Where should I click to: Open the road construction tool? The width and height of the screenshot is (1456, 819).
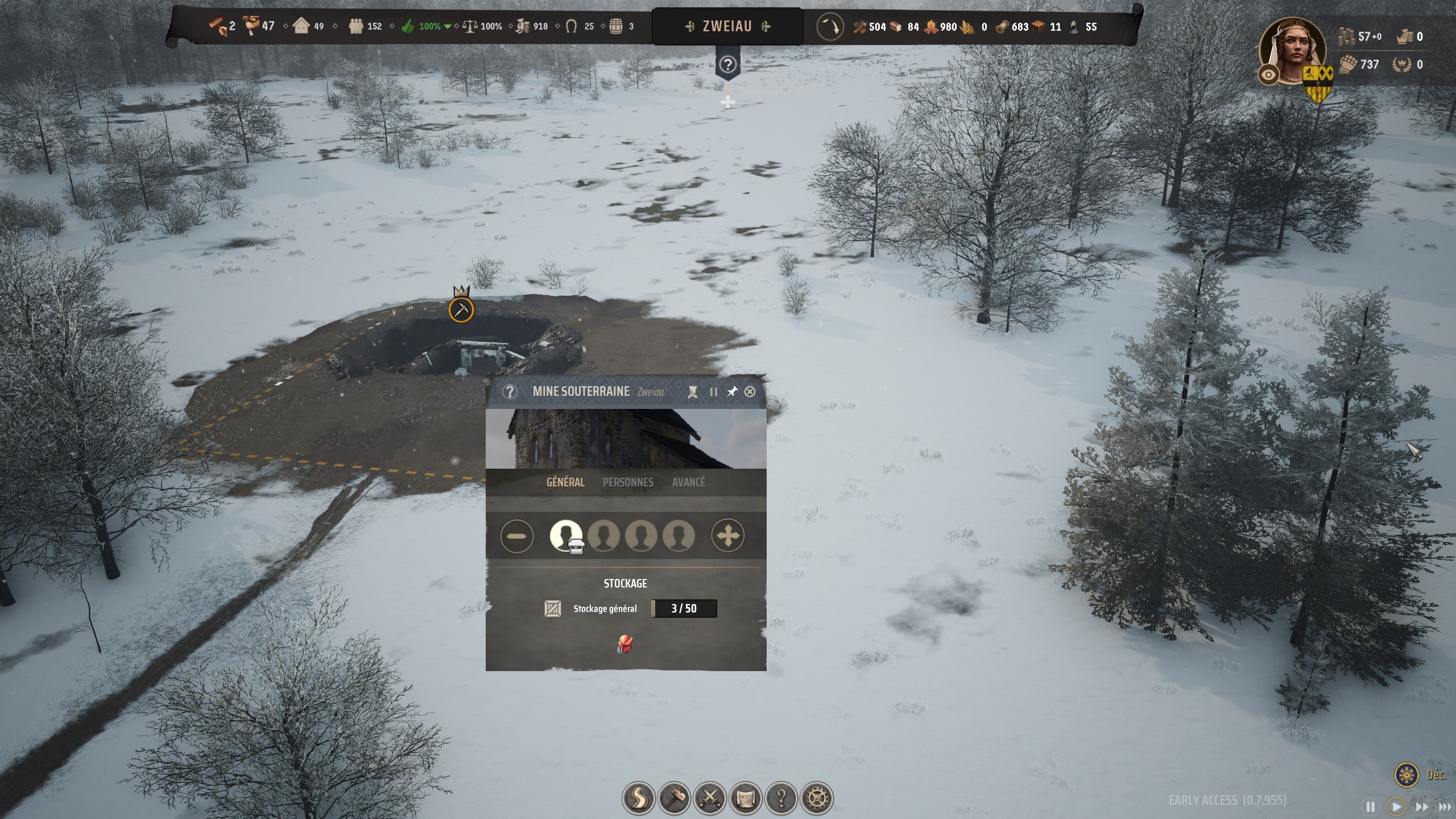click(x=638, y=798)
